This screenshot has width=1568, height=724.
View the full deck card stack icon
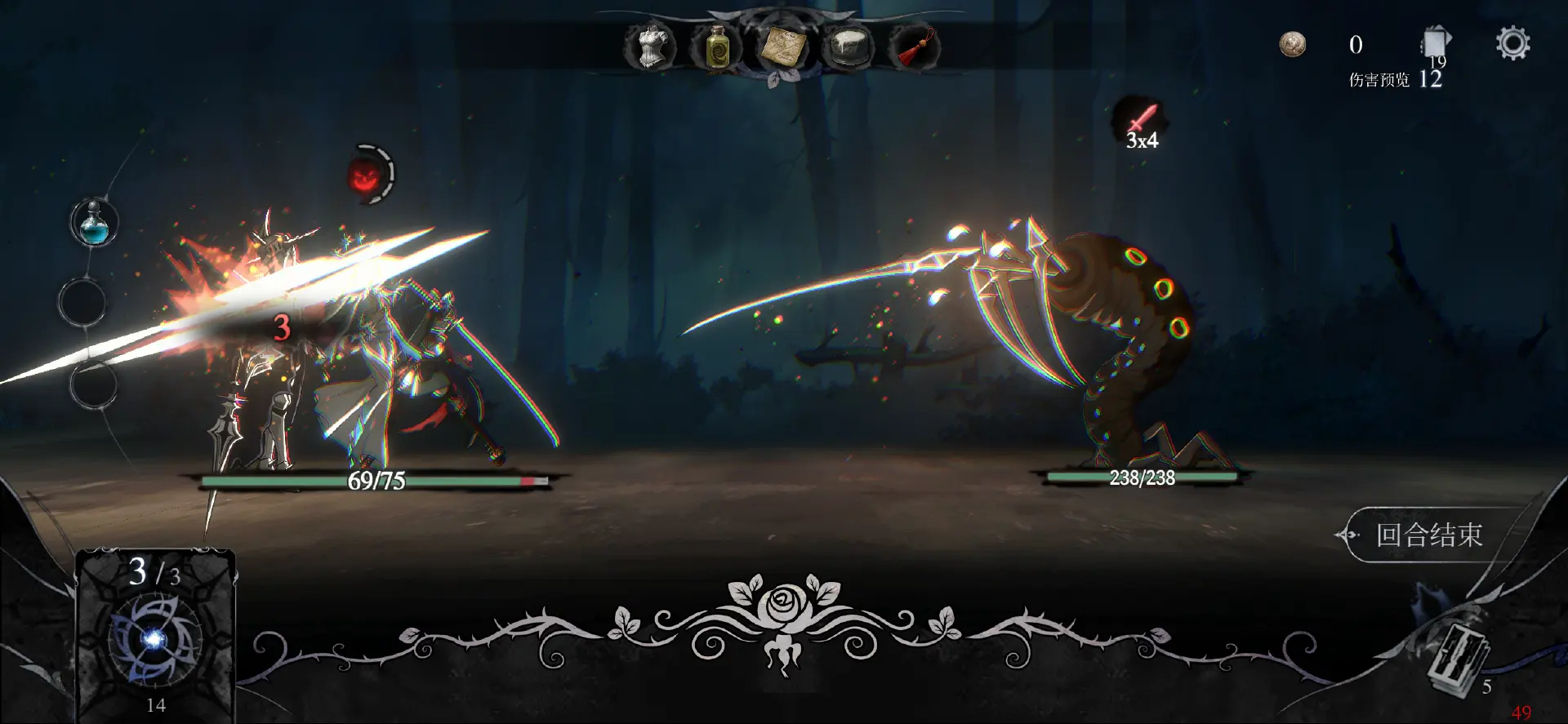click(1436, 44)
